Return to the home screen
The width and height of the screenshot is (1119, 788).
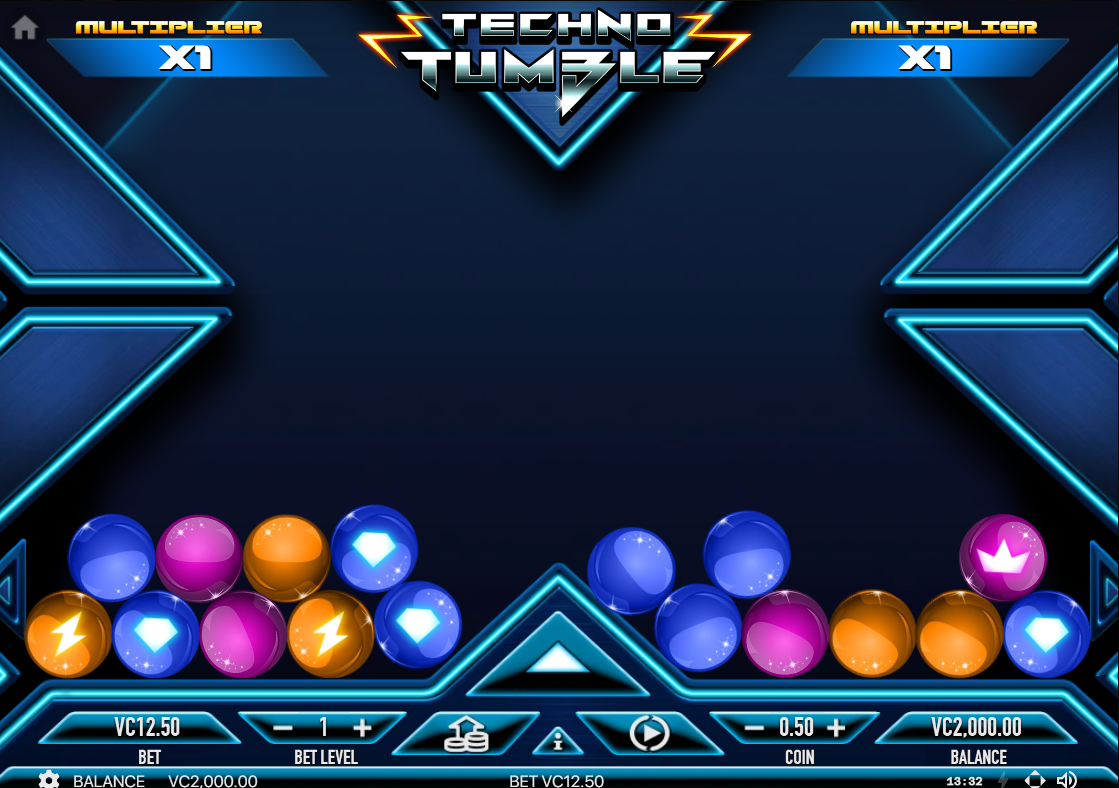(x=25, y=28)
